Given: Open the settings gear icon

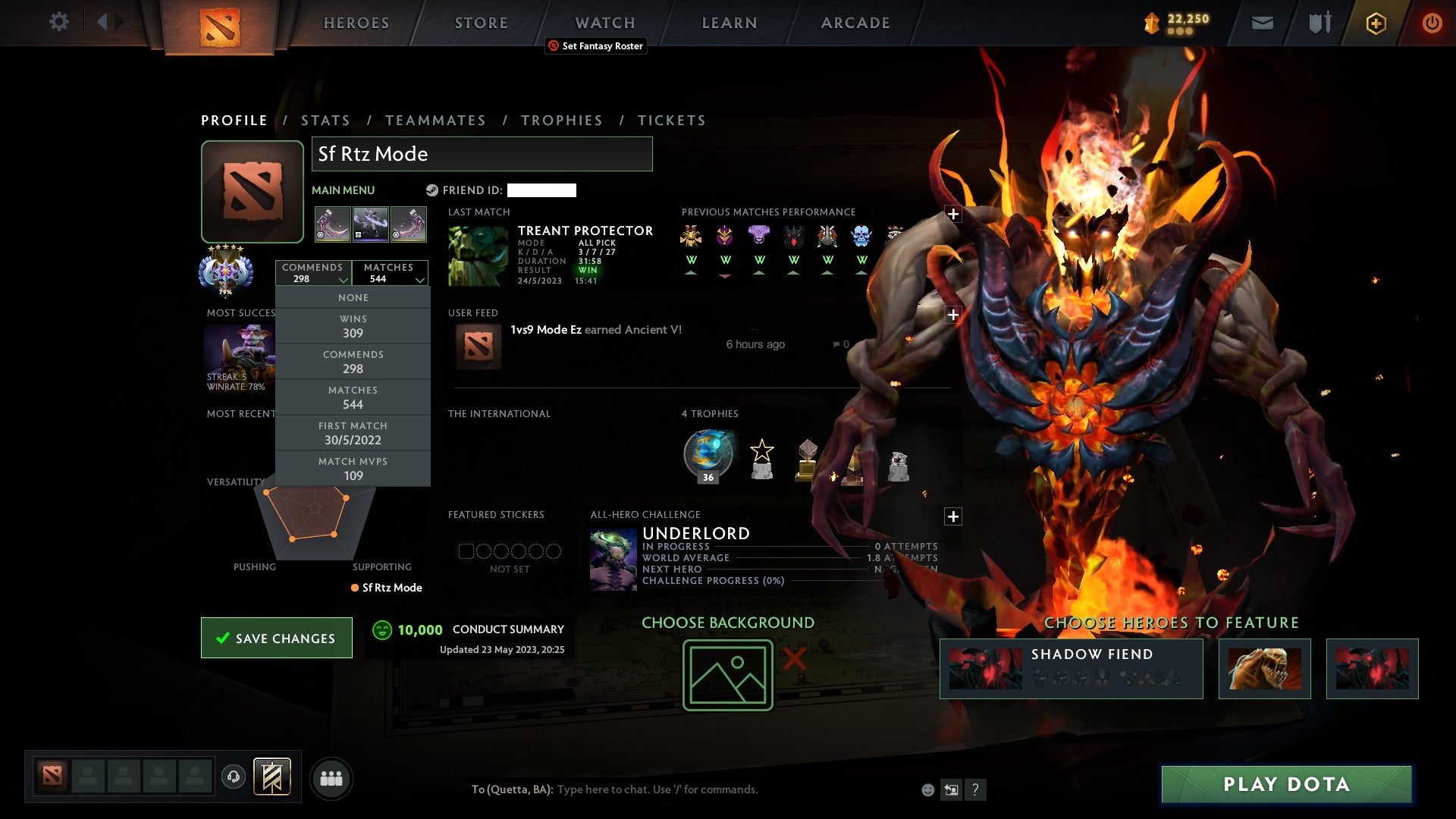Looking at the screenshot, I should tap(59, 22).
